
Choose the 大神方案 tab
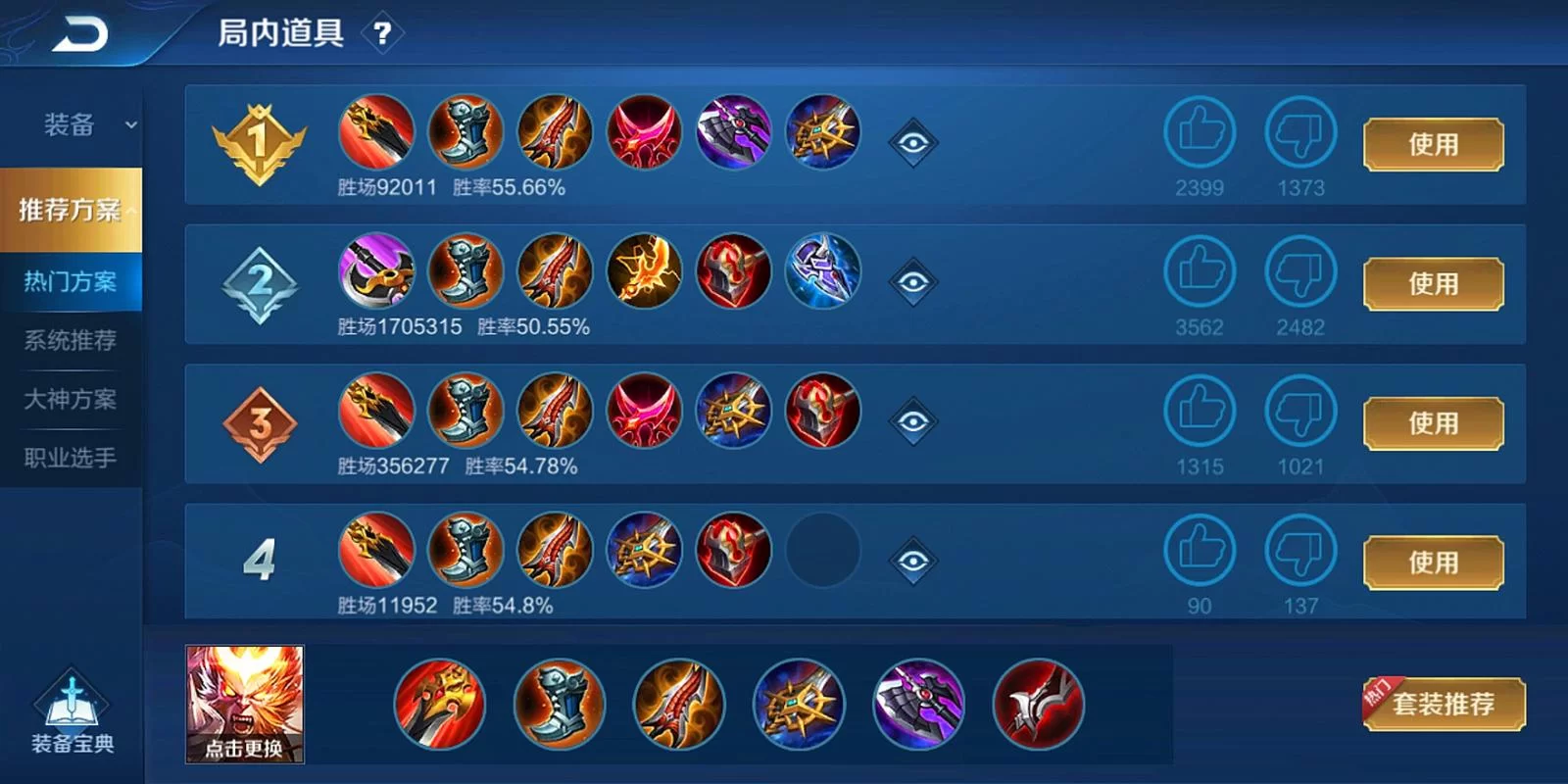click(71, 400)
